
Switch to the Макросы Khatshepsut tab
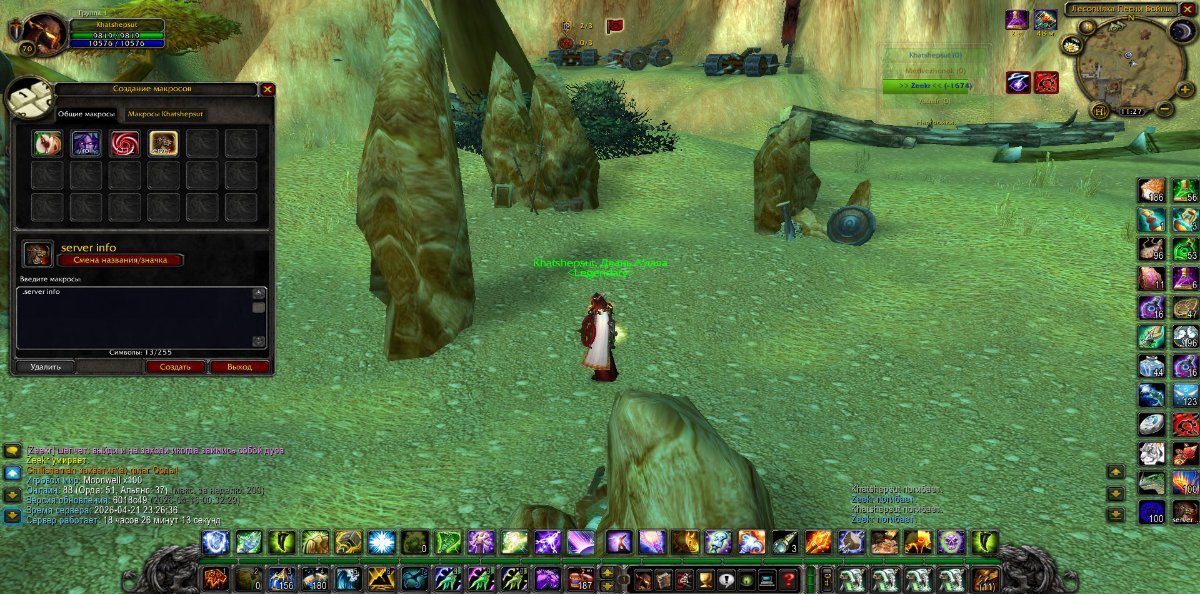pos(165,114)
